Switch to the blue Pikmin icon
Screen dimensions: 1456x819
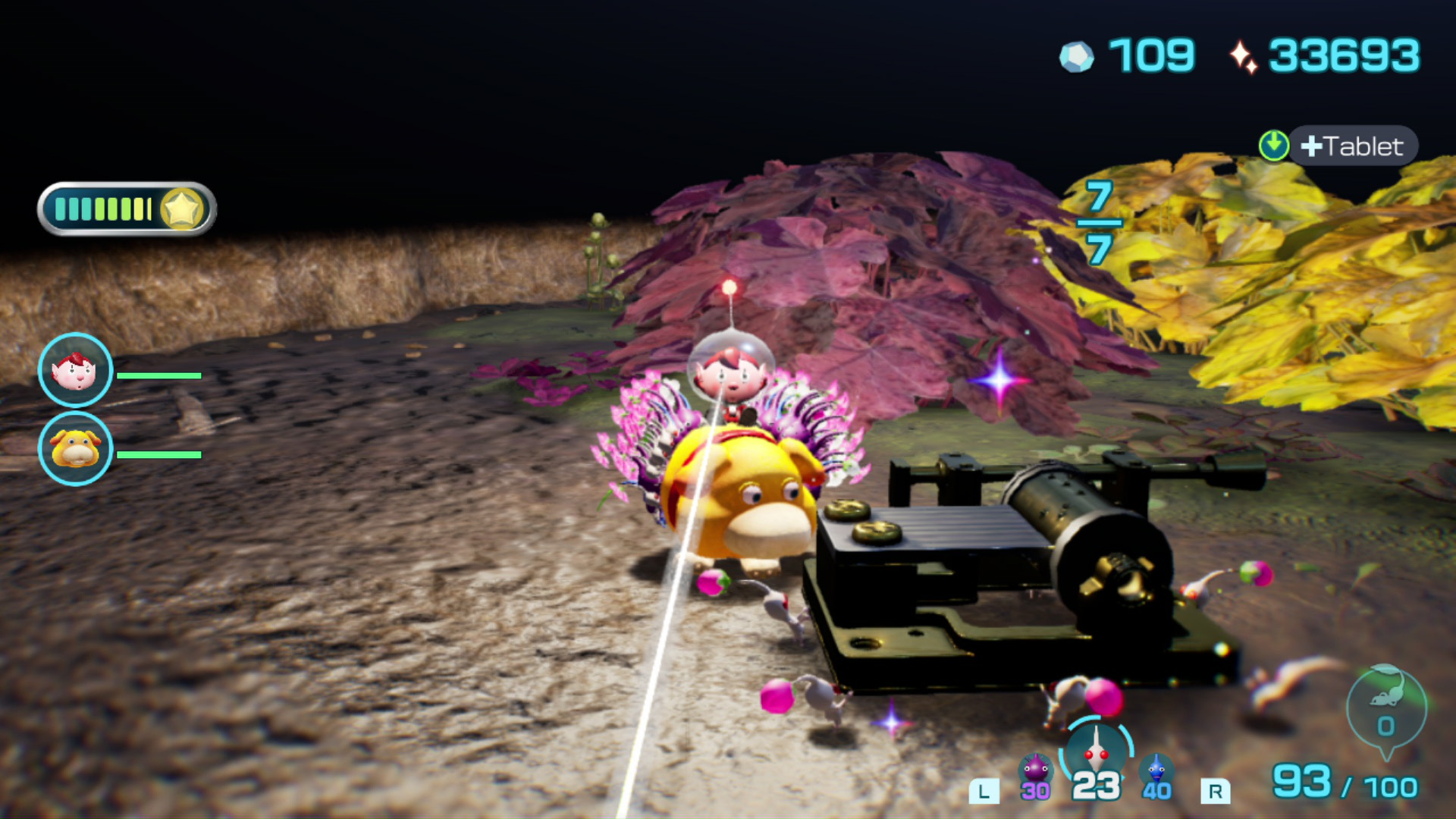[x=1156, y=770]
